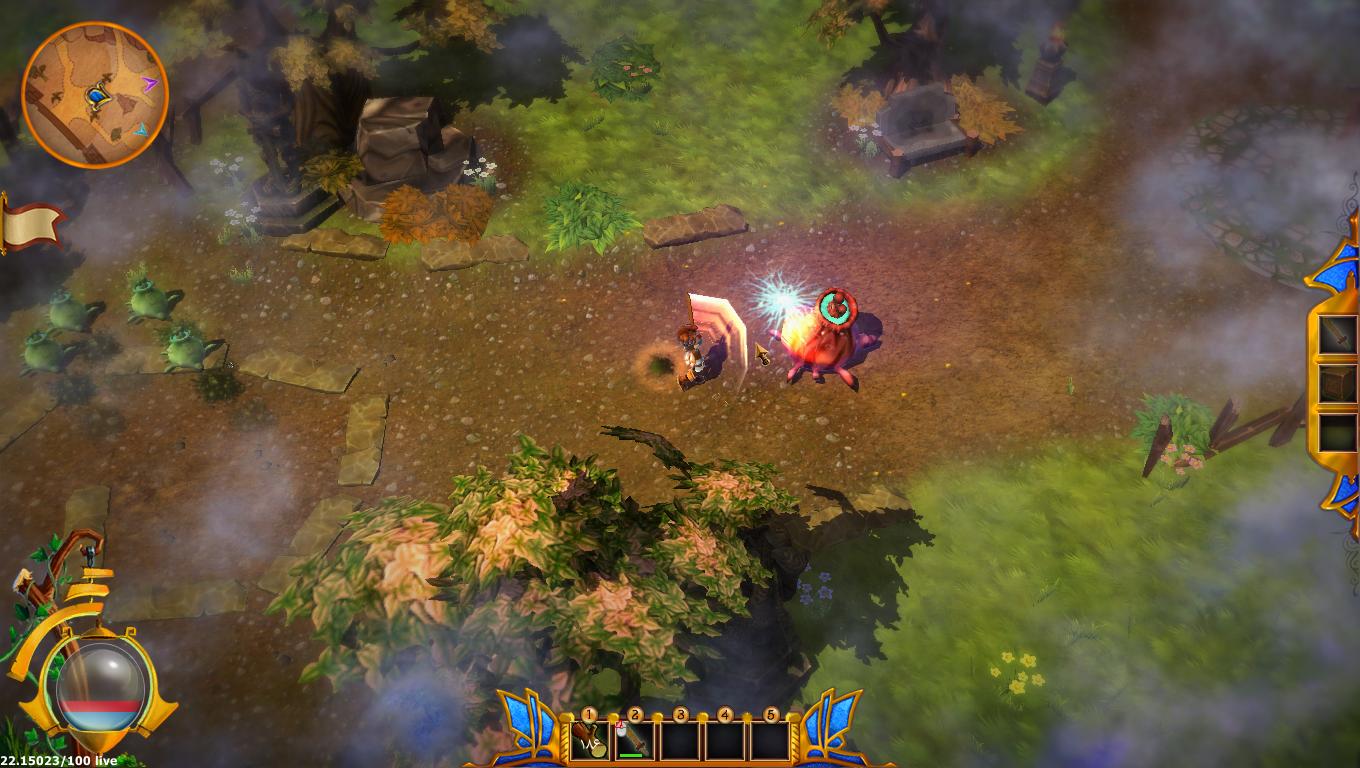Click the green durability bar under the hotbar sword
The height and width of the screenshot is (768, 1360).
click(x=633, y=755)
